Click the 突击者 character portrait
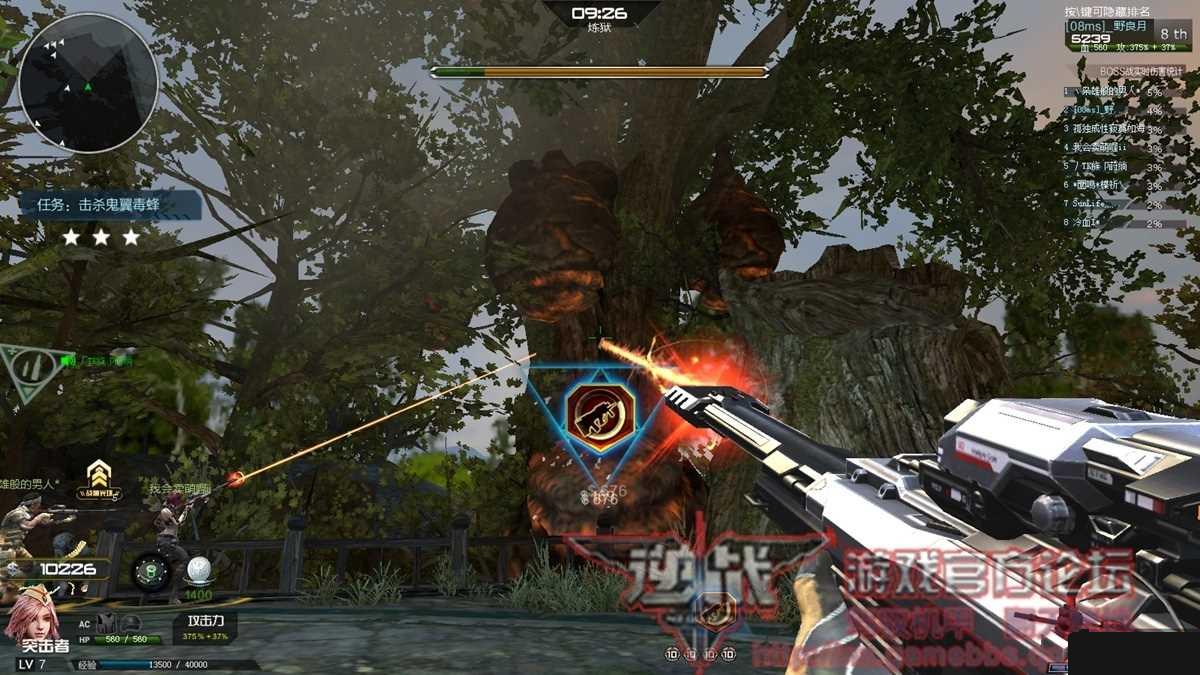The height and width of the screenshot is (675, 1200). (x=33, y=617)
